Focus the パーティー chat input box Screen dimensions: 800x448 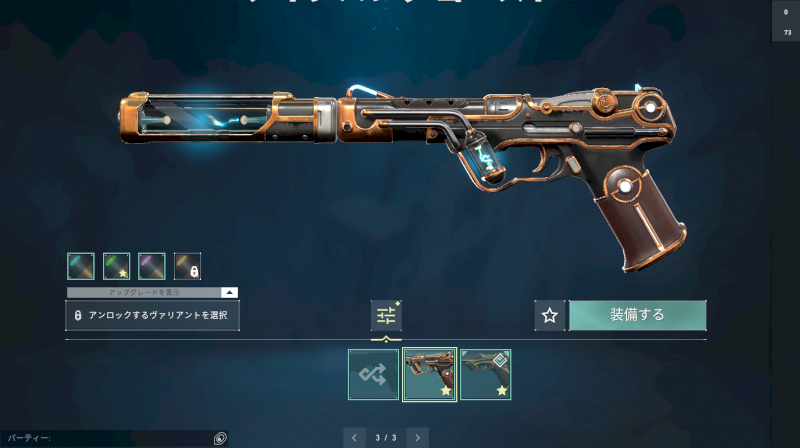tap(105, 438)
